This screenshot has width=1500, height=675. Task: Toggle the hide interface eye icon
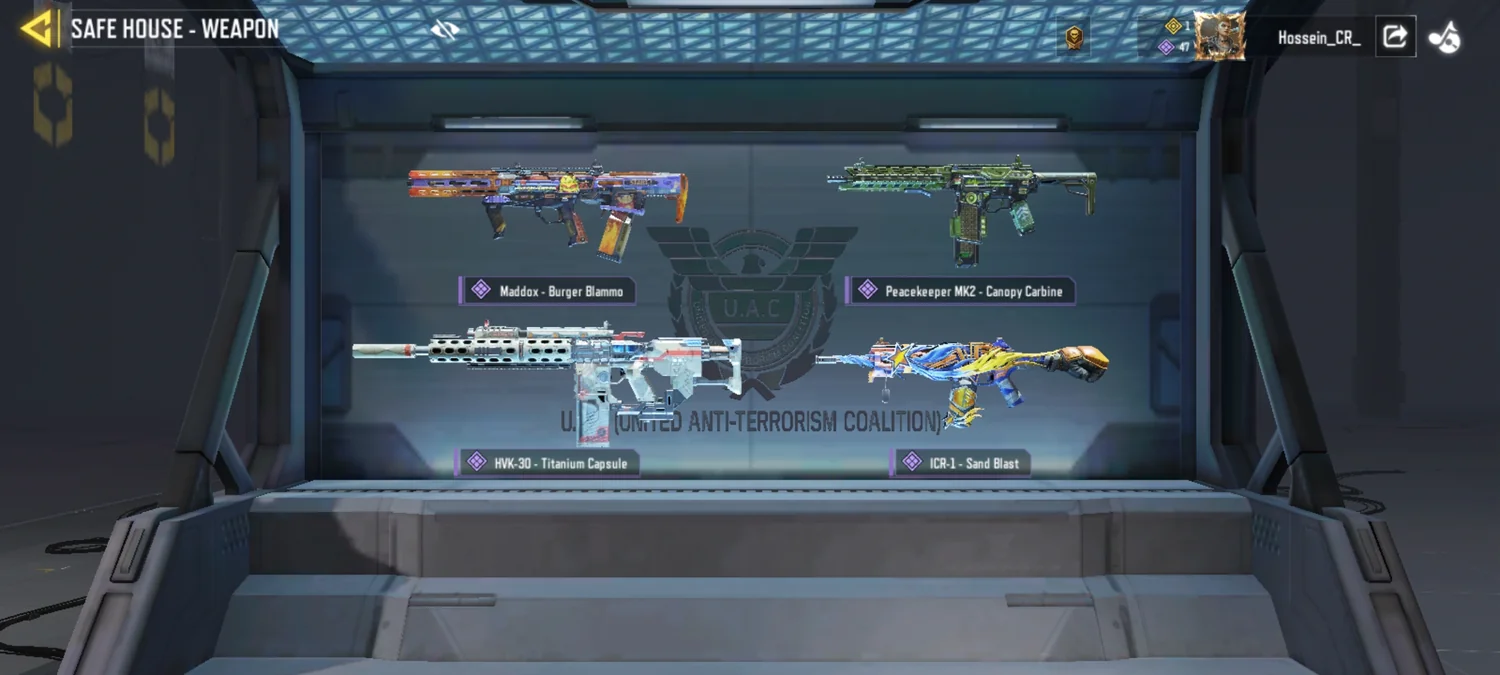click(x=444, y=30)
